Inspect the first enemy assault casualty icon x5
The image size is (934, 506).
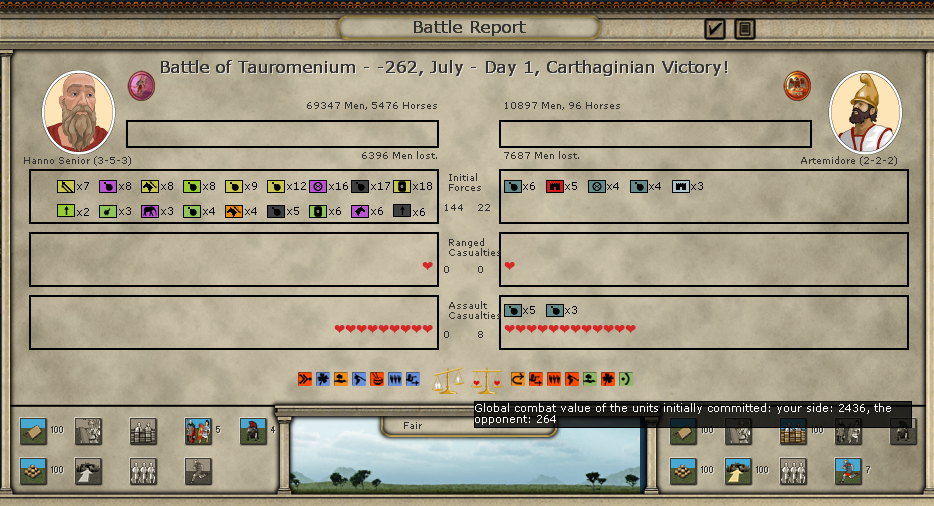click(513, 310)
